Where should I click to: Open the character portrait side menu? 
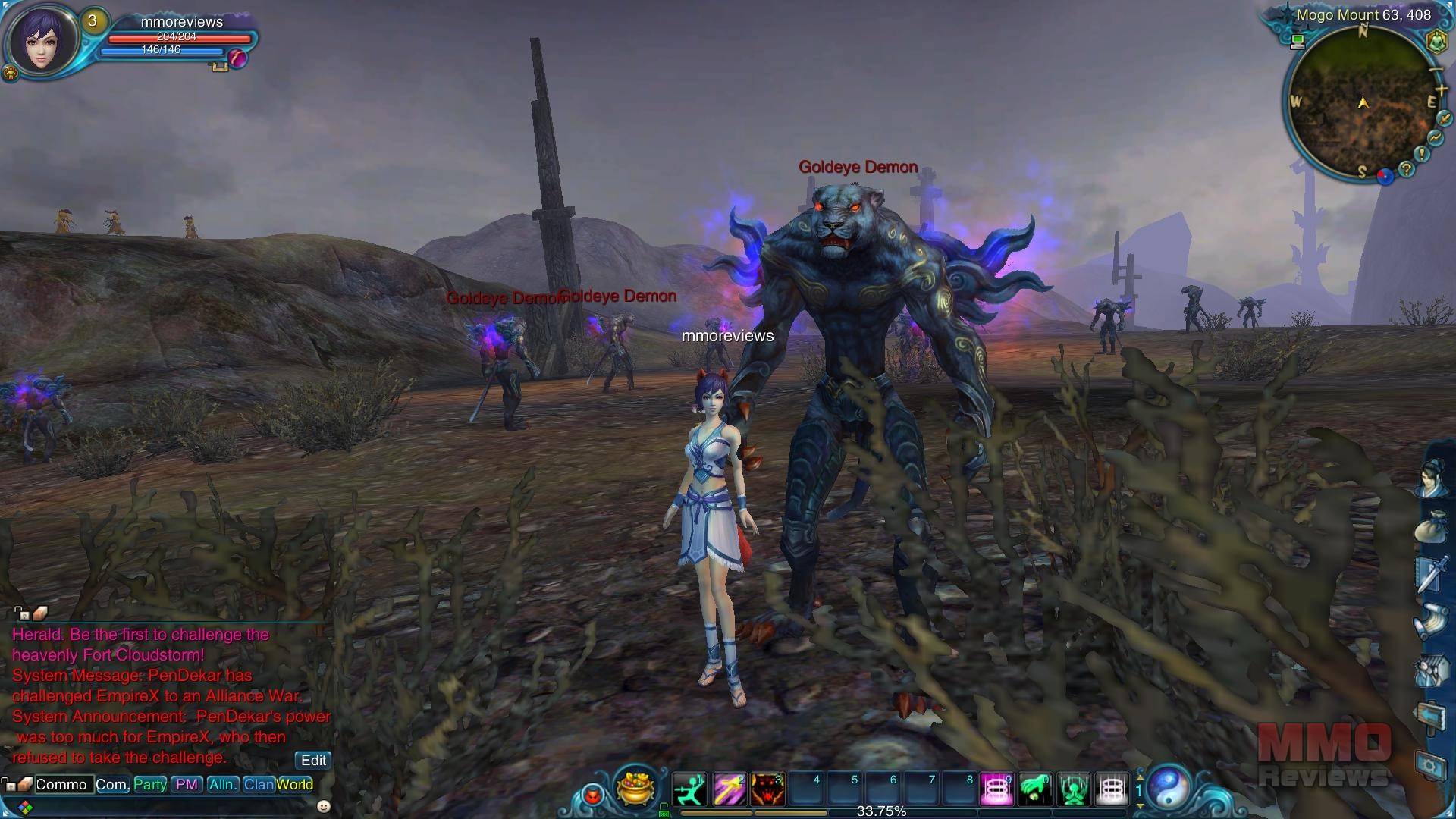point(1432,478)
